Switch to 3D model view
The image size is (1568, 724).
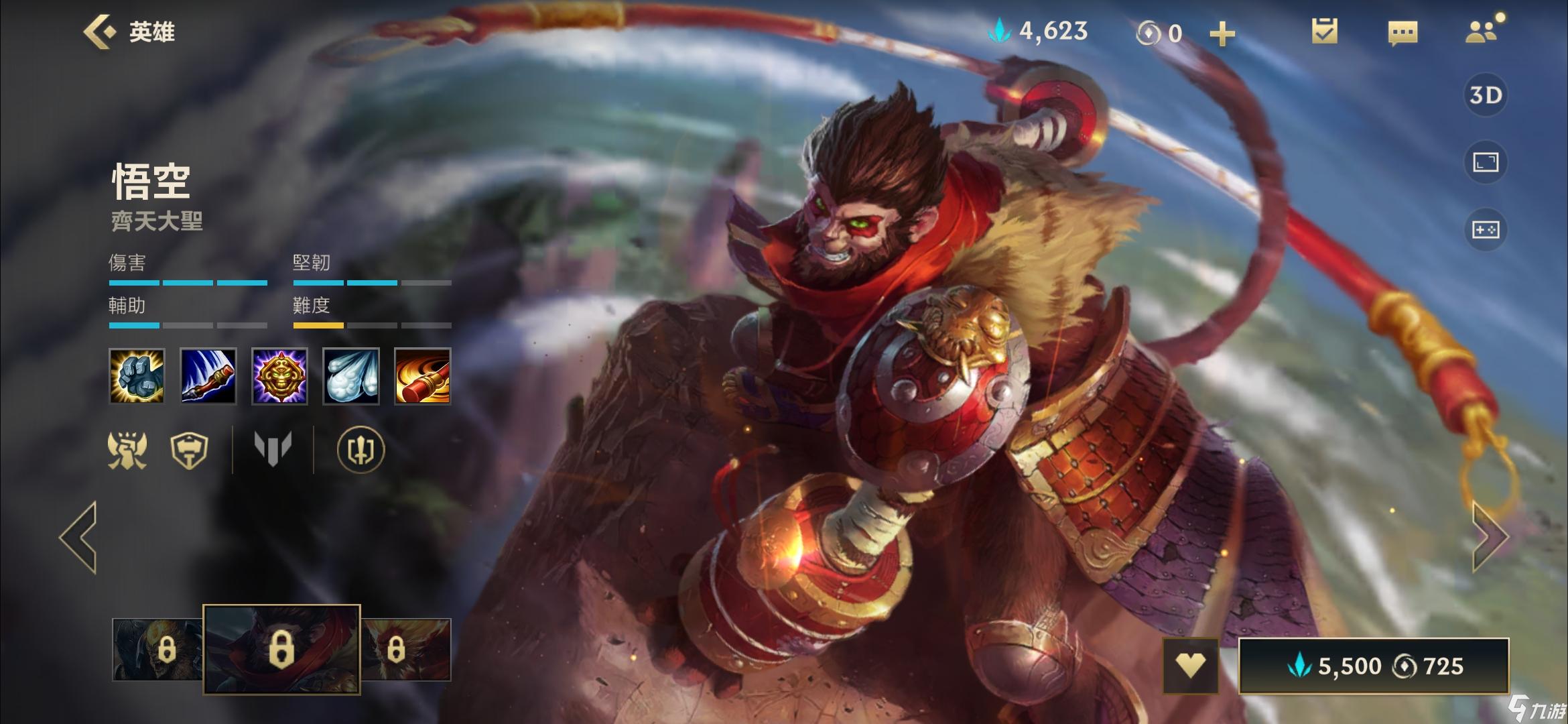[1485, 95]
